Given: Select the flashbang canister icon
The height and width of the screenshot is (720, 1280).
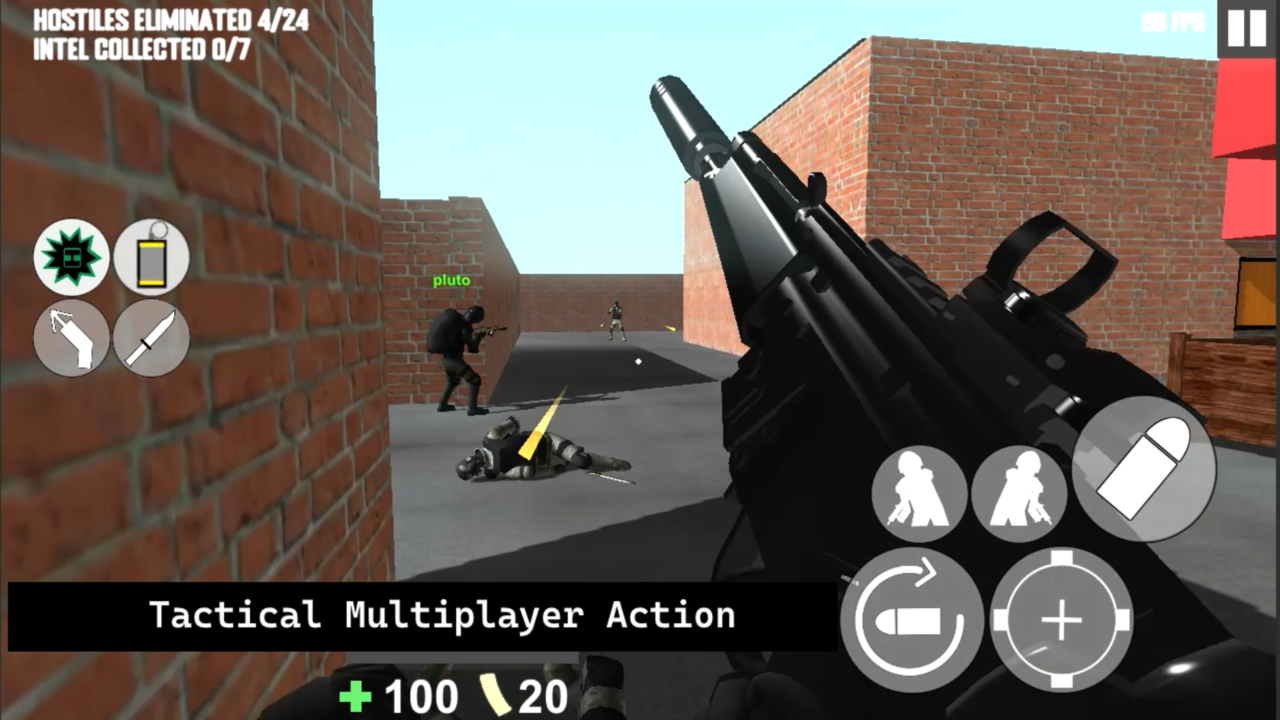Looking at the screenshot, I should [x=151, y=258].
